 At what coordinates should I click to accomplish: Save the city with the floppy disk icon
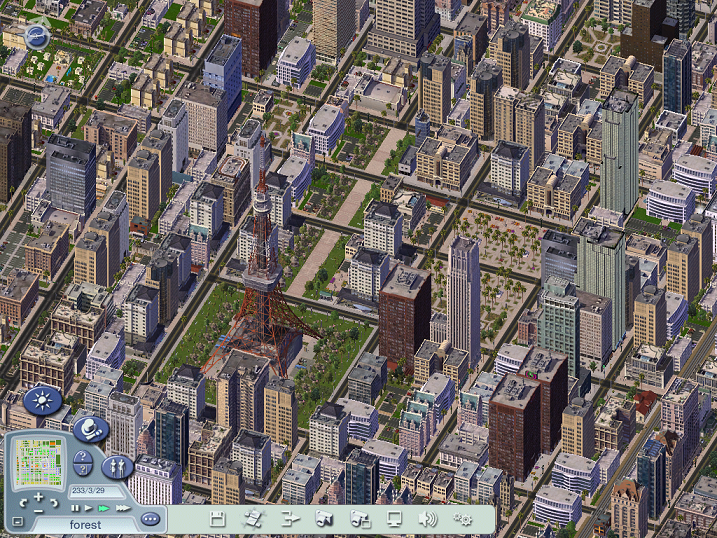[x=217, y=518]
